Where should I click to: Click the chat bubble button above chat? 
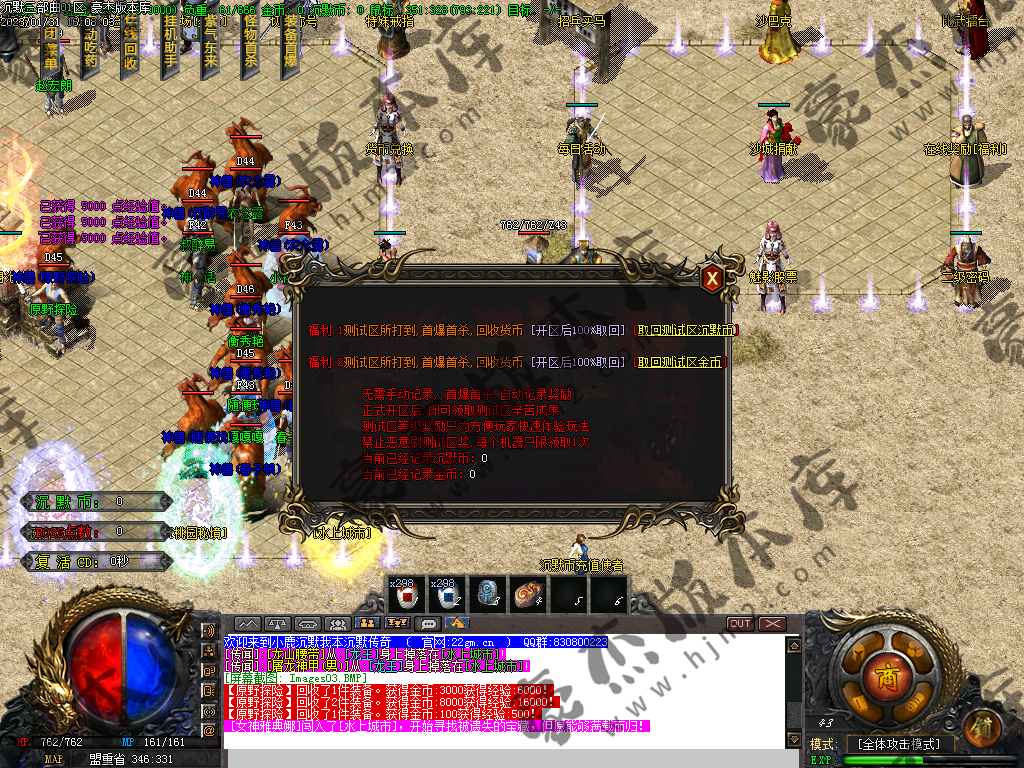point(429,624)
